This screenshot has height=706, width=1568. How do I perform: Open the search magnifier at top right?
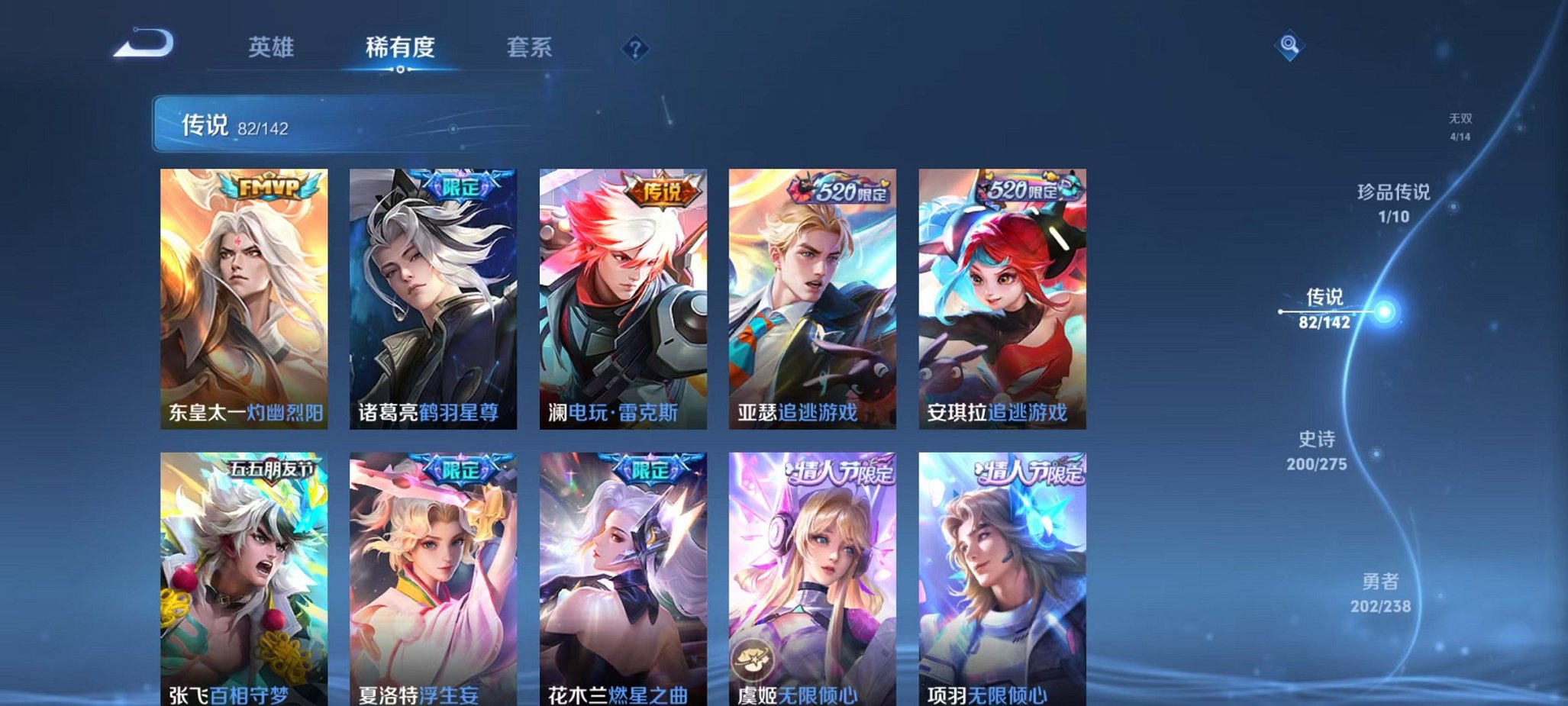1289,44
